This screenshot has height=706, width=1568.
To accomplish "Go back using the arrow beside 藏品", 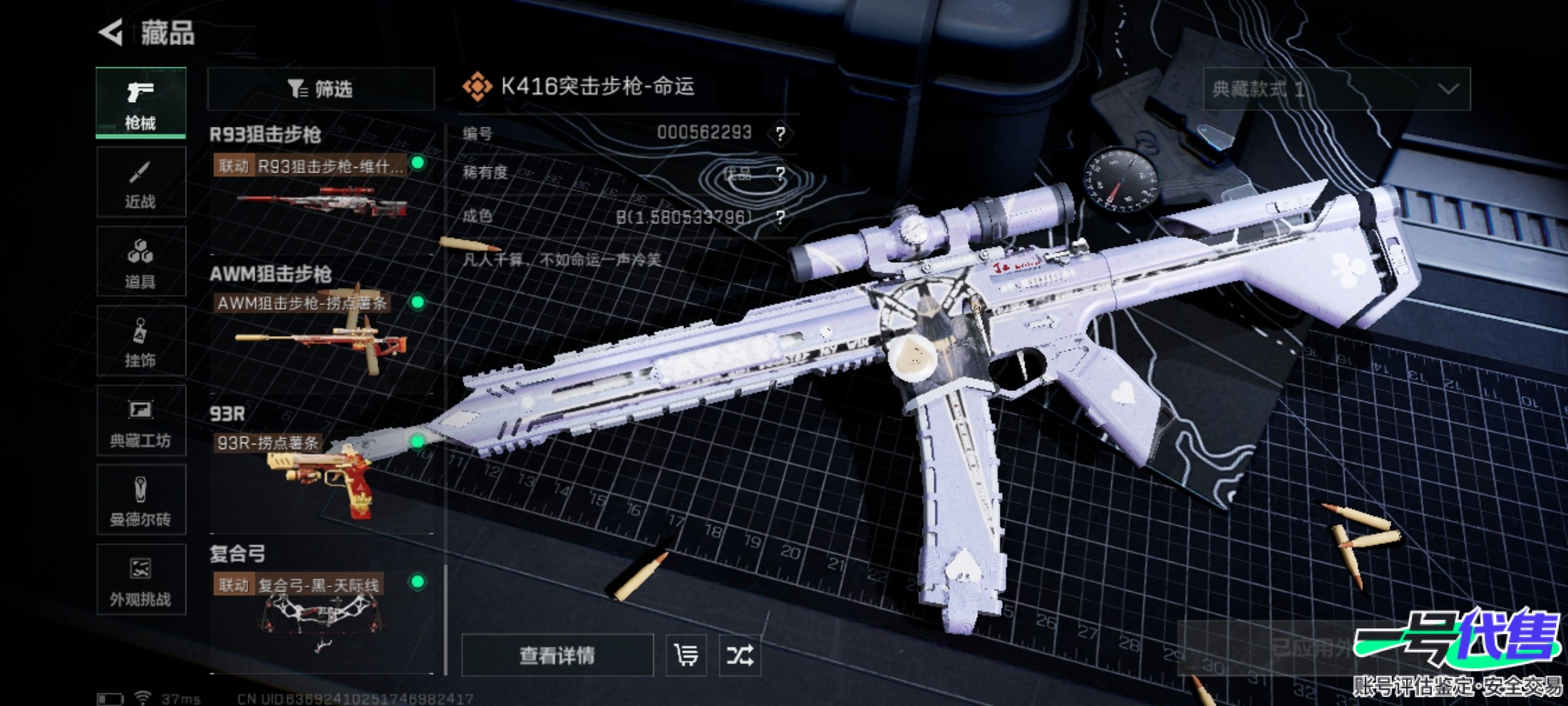I will pyautogui.click(x=111, y=33).
